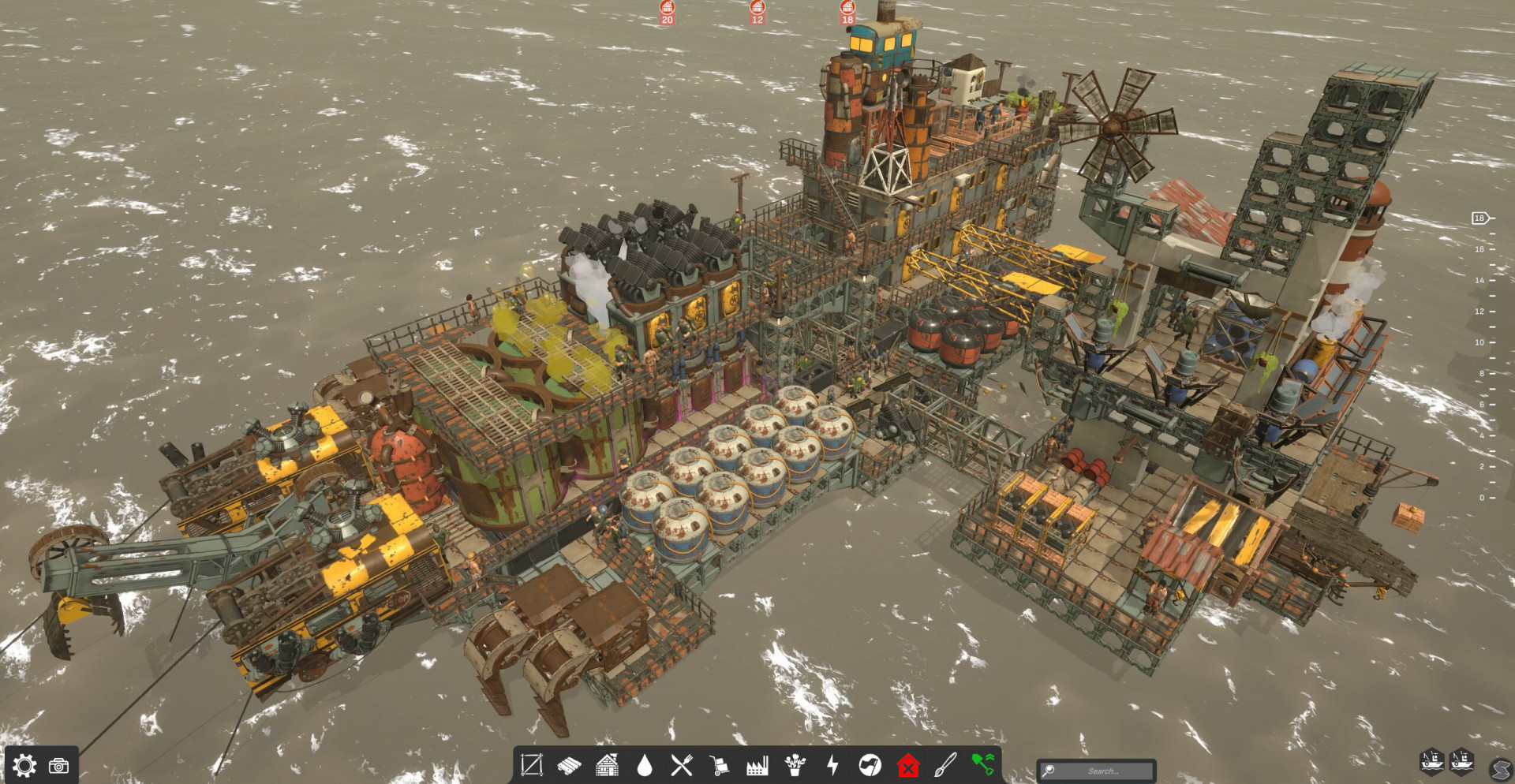Click the housing alert marker showing 20
The image size is (1515, 784).
tap(668, 13)
